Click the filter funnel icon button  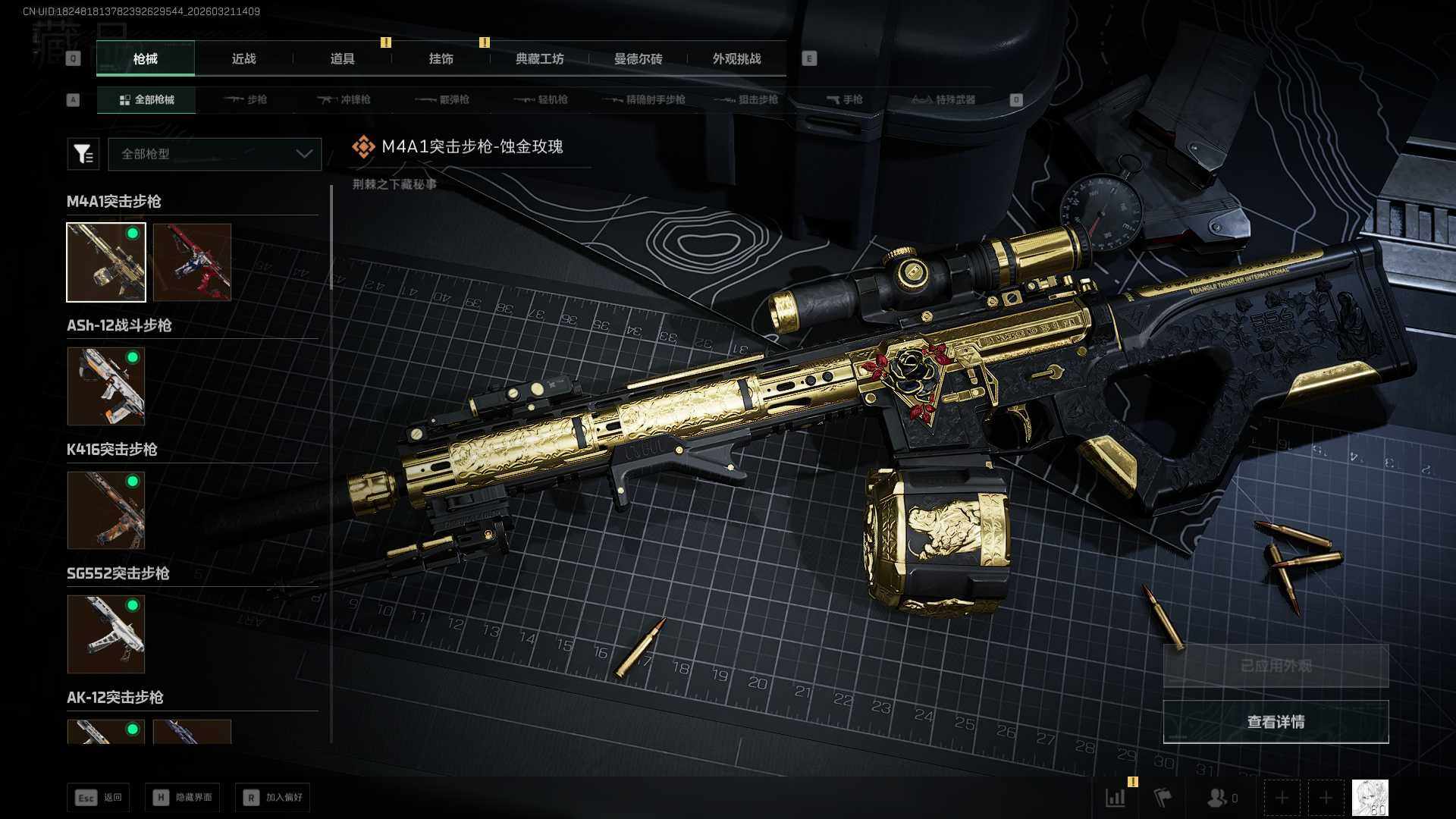coord(83,154)
